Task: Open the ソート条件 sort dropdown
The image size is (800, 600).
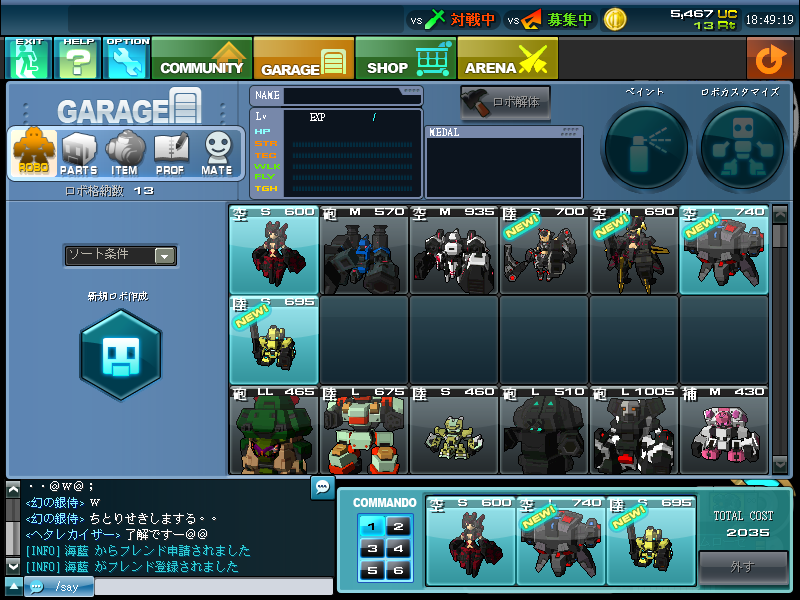Action: pyautogui.click(x=120, y=256)
